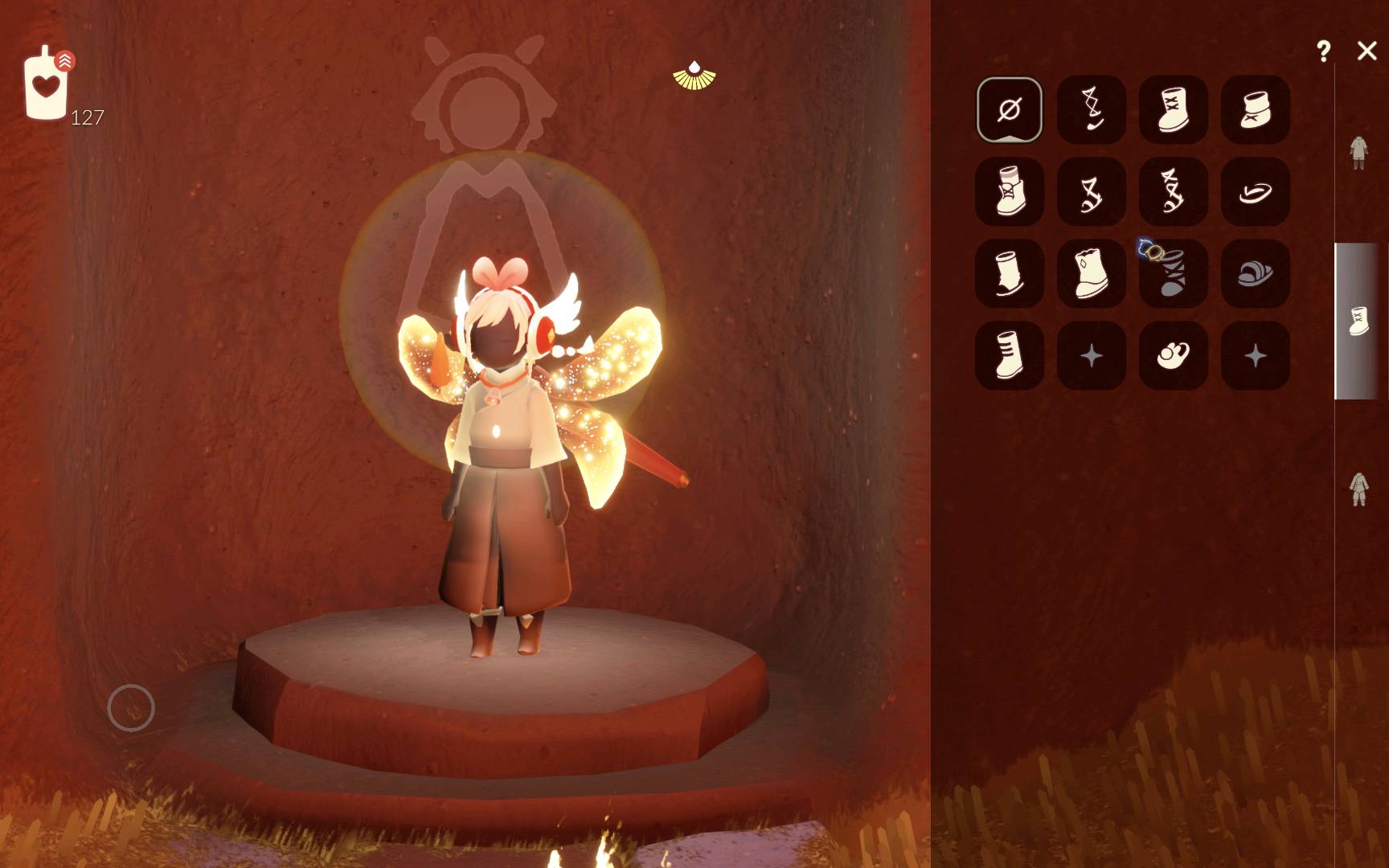Switch to the lower outfit category tab

click(x=1358, y=489)
